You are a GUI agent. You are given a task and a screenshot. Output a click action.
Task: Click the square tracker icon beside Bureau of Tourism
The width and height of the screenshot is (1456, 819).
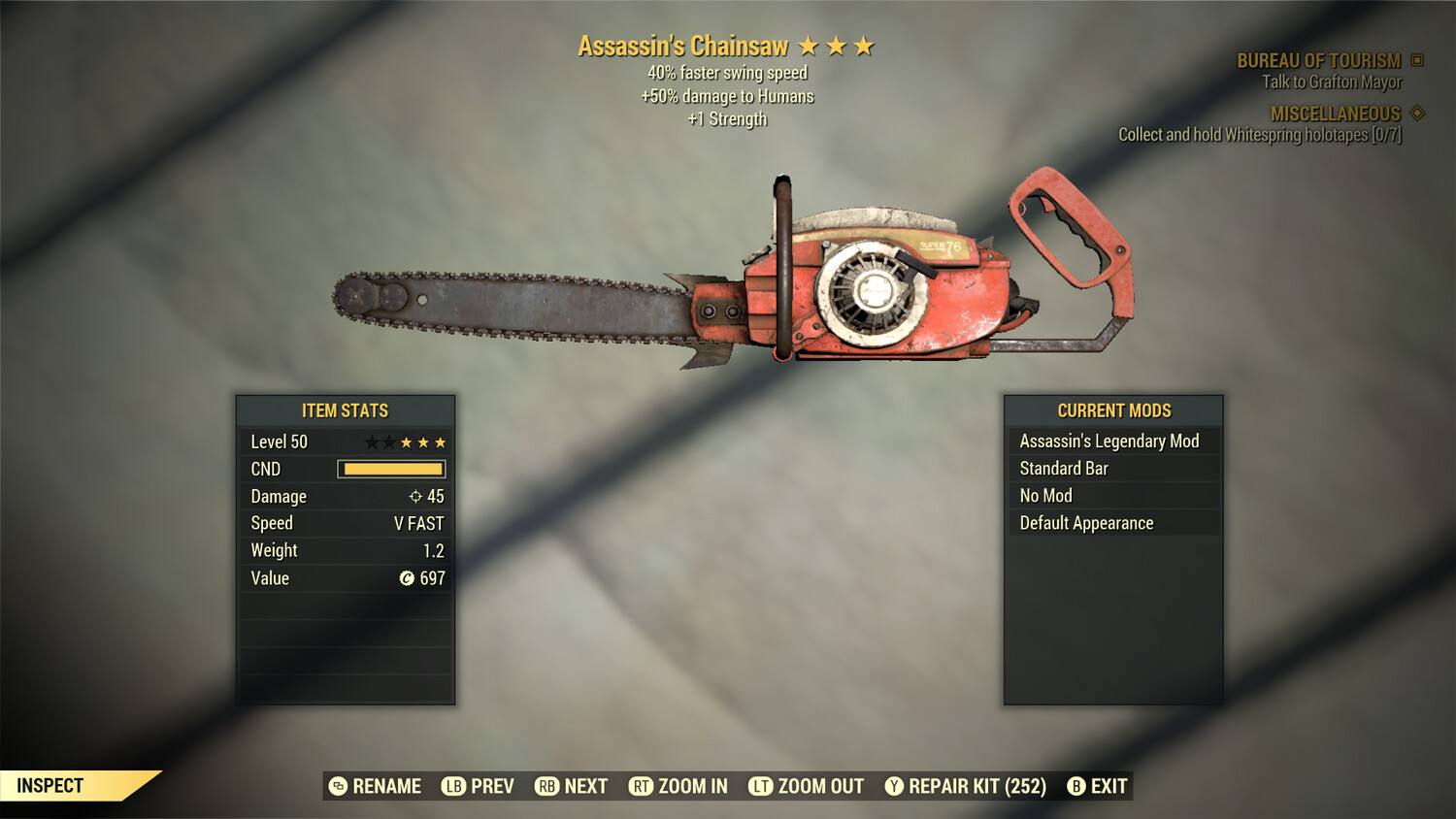pos(1415,59)
